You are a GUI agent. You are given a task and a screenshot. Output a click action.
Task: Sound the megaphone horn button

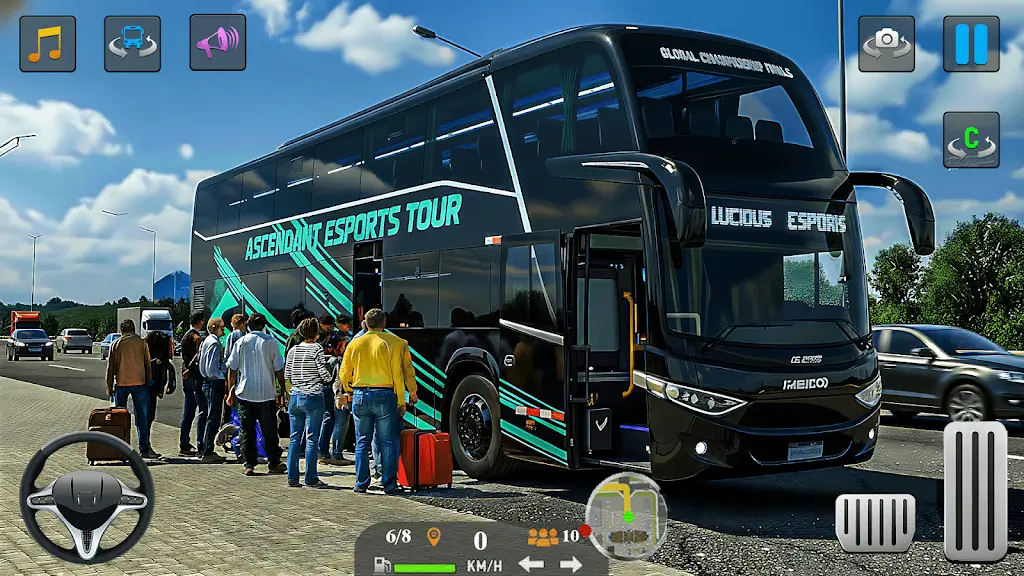pyautogui.click(x=217, y=43)
